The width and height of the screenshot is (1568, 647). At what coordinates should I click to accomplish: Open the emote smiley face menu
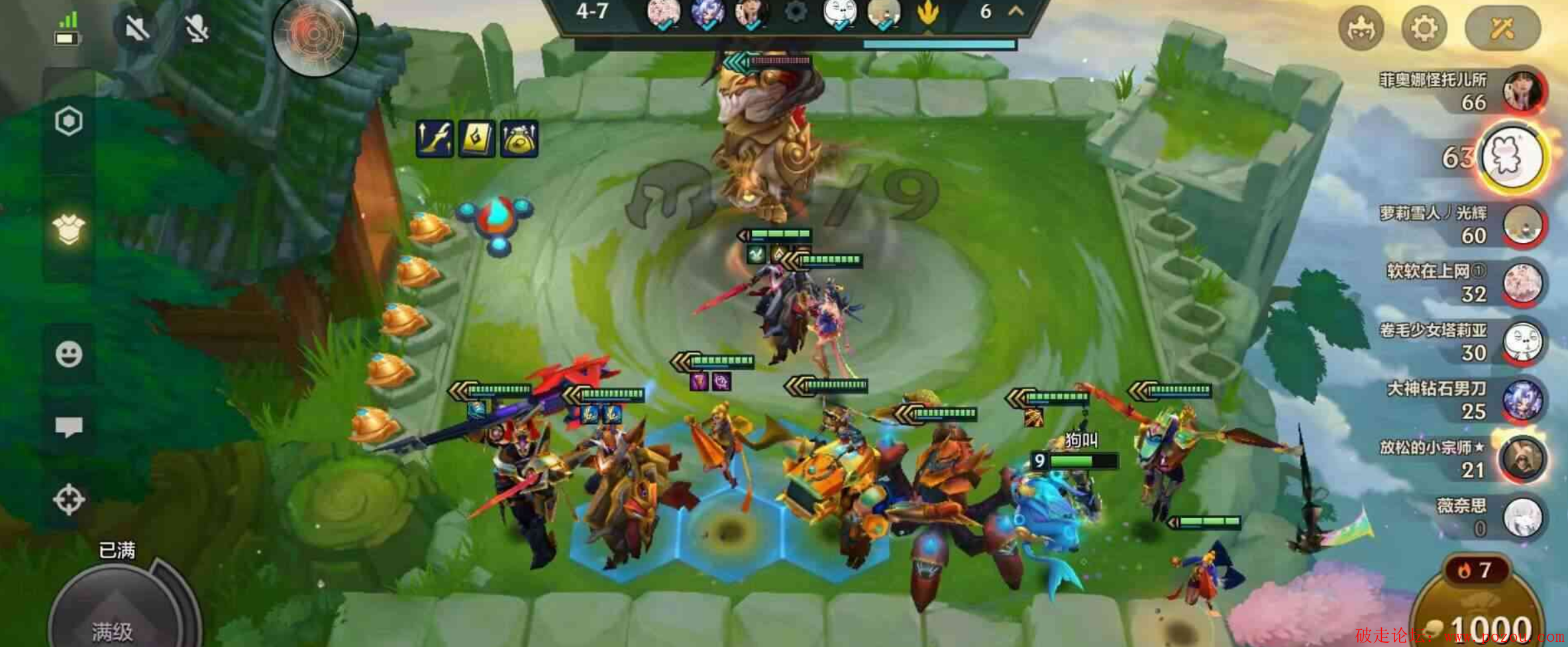pyautogui.click(x=69, y=354)
